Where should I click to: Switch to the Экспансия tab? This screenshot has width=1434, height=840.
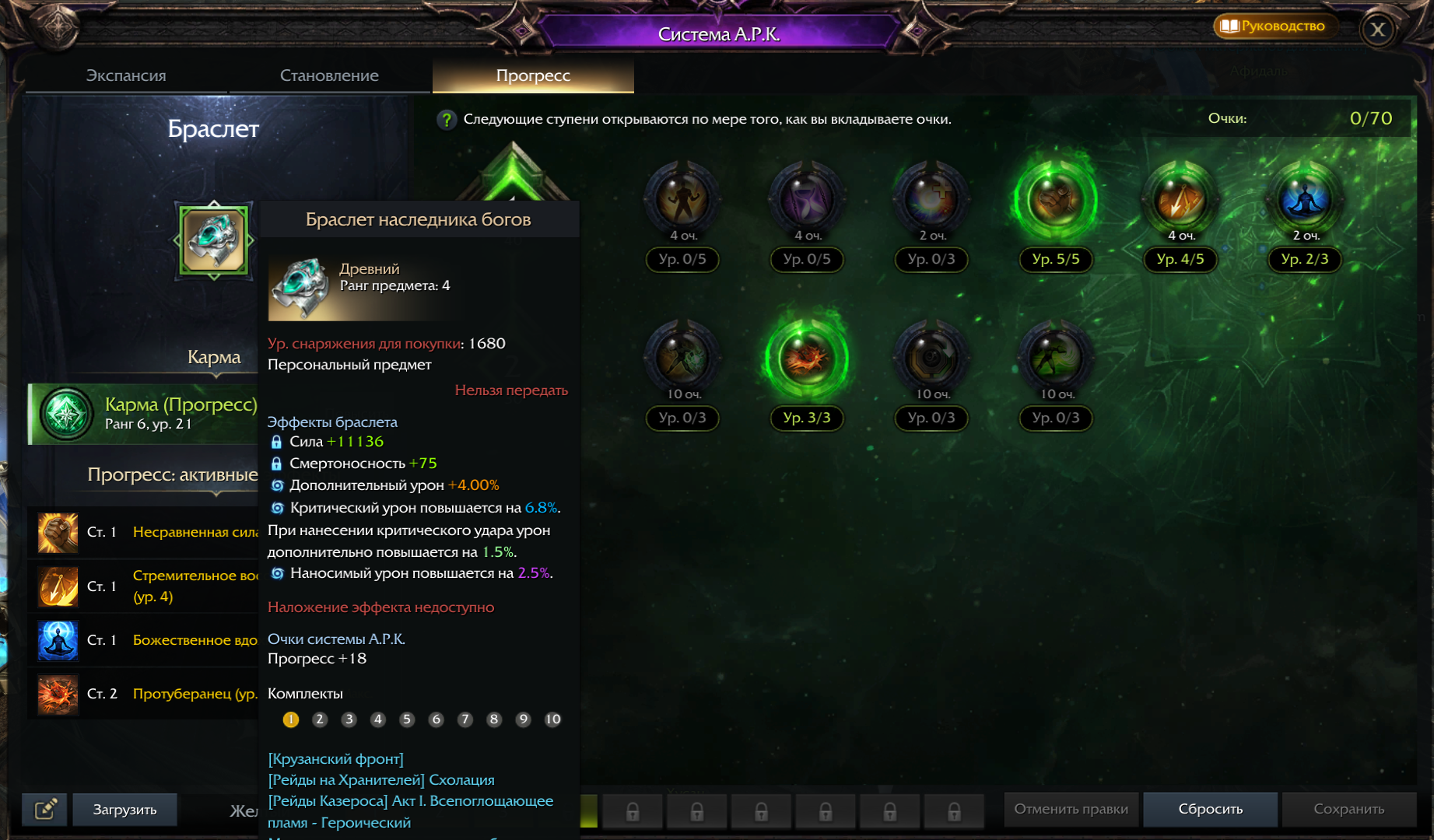pyautogui.click(x=126, y=75)
